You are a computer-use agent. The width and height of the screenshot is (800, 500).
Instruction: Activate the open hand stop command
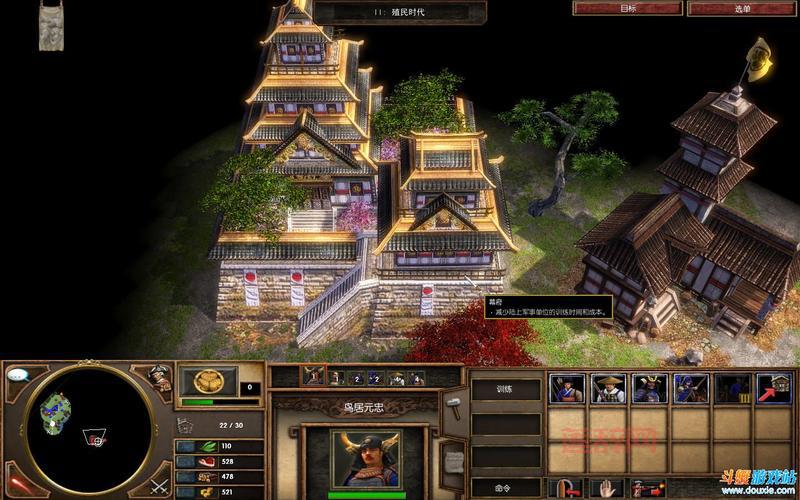click(607, 488)
